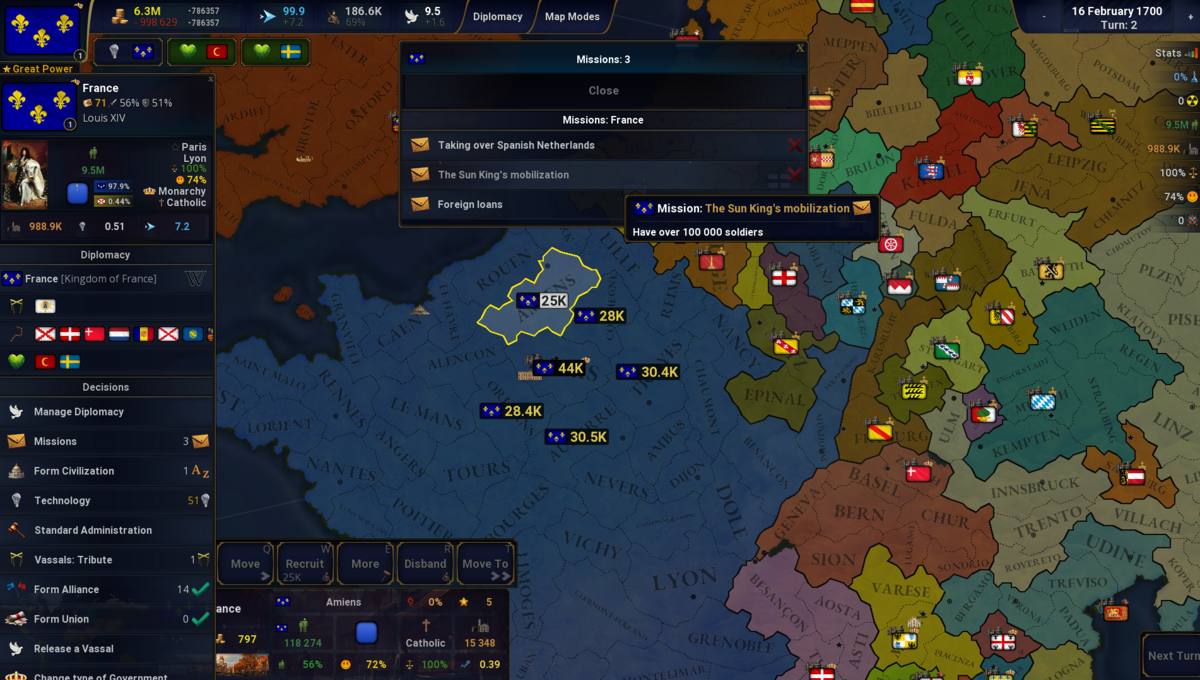Select the 44K French army

click(x=560, y=369)
